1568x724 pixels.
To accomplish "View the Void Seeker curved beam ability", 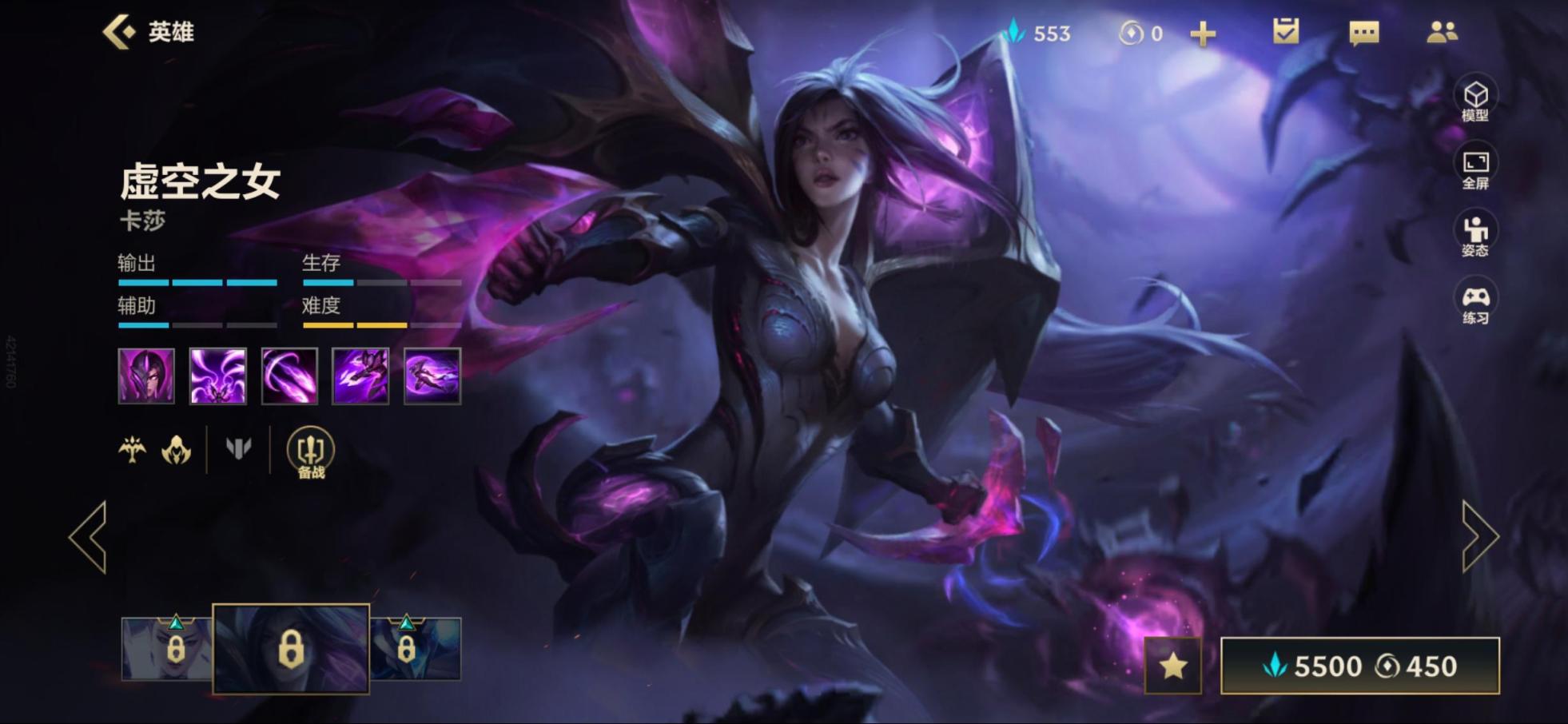I will 289,376.
